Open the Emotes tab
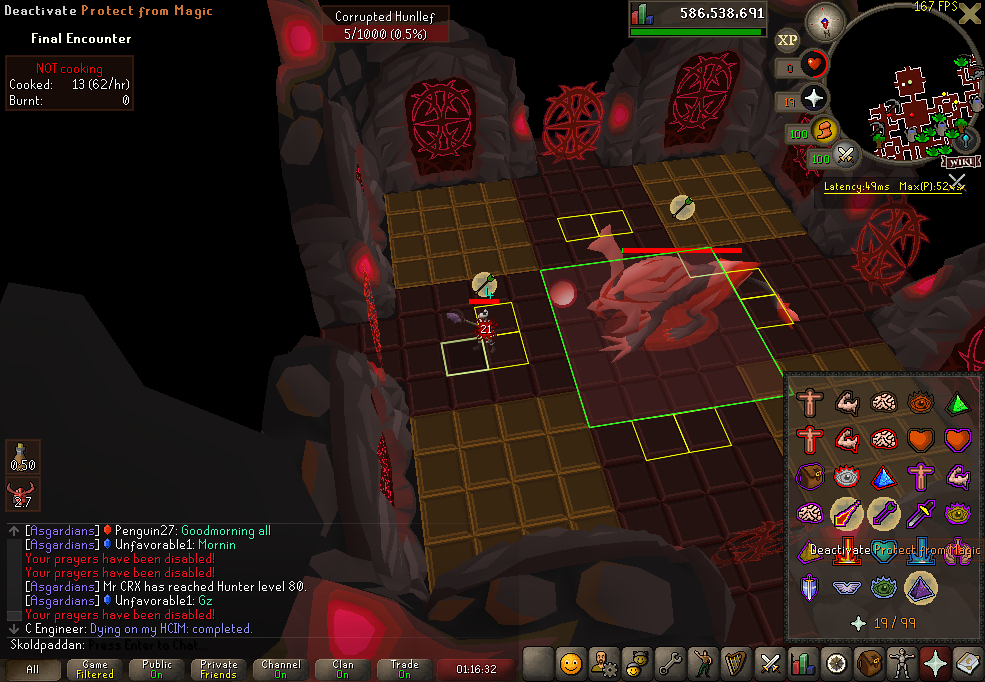This screenshot has width=985, height=682. (704, 662)
